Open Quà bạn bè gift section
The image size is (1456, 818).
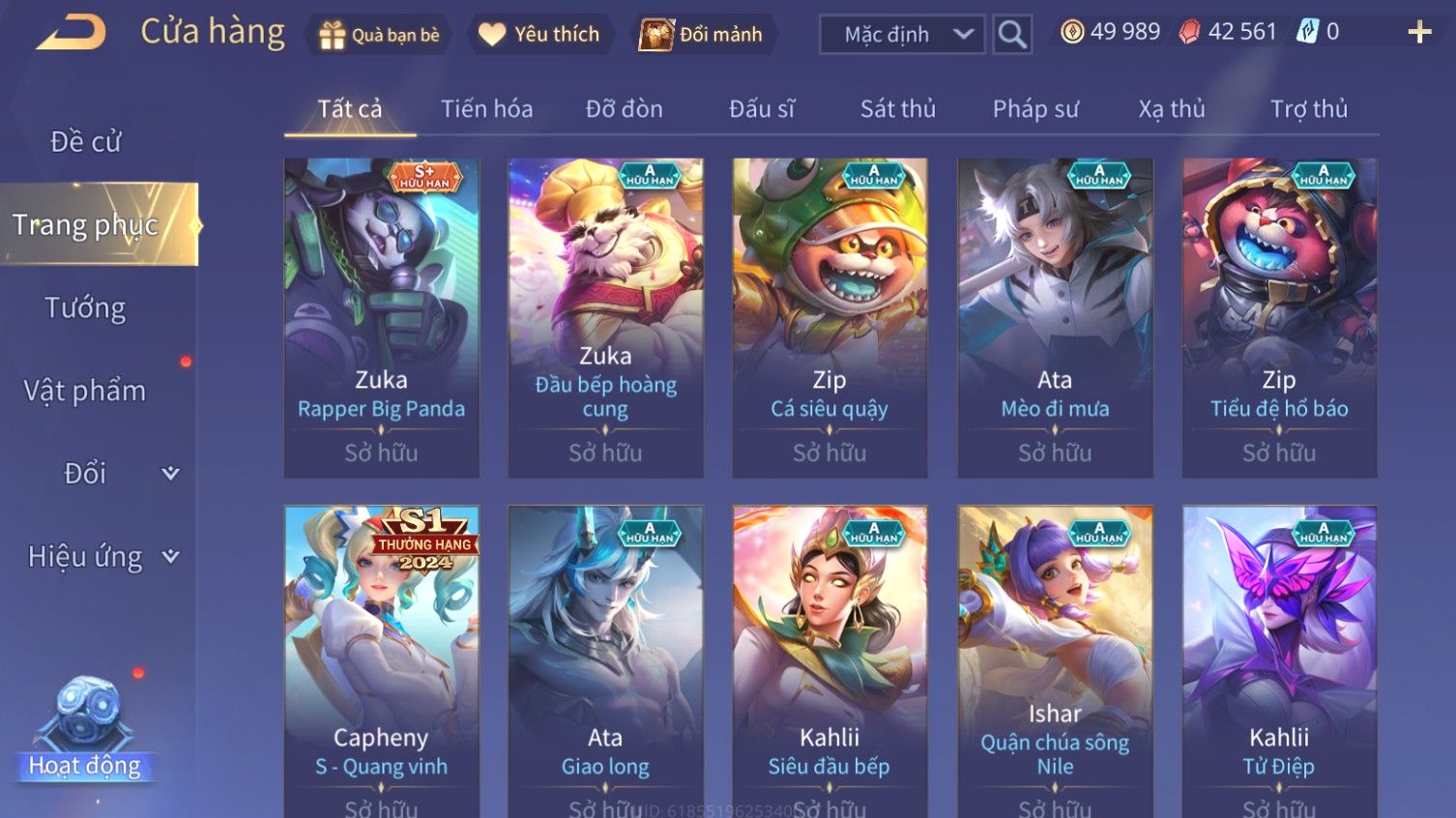(x=379, y=35)
